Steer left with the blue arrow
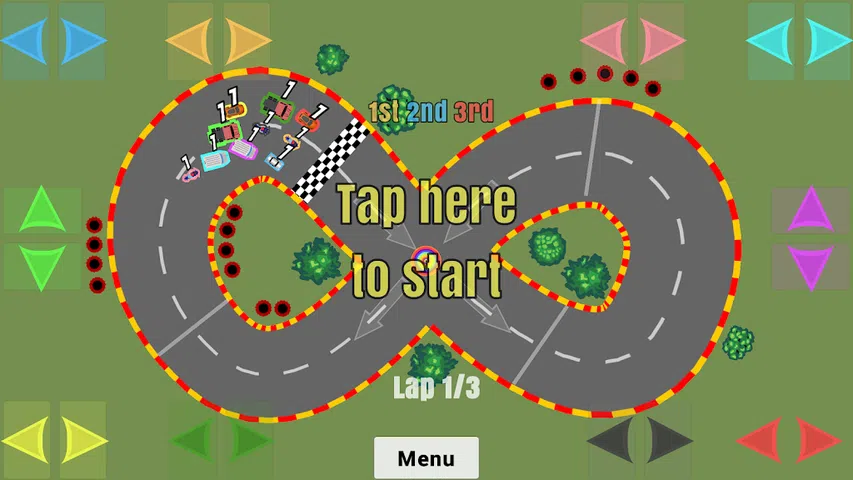The height and width of the screenshot is (480, 853). click(x=25, y=41)
